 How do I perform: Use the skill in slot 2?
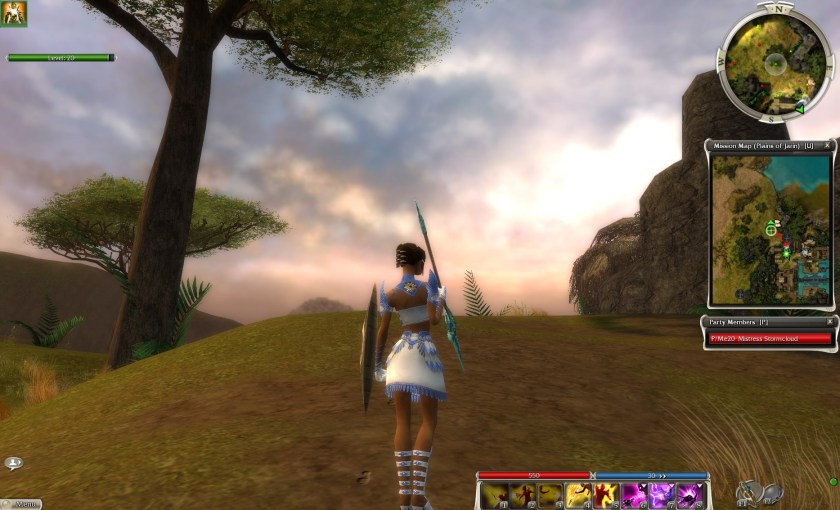point(522,495)
